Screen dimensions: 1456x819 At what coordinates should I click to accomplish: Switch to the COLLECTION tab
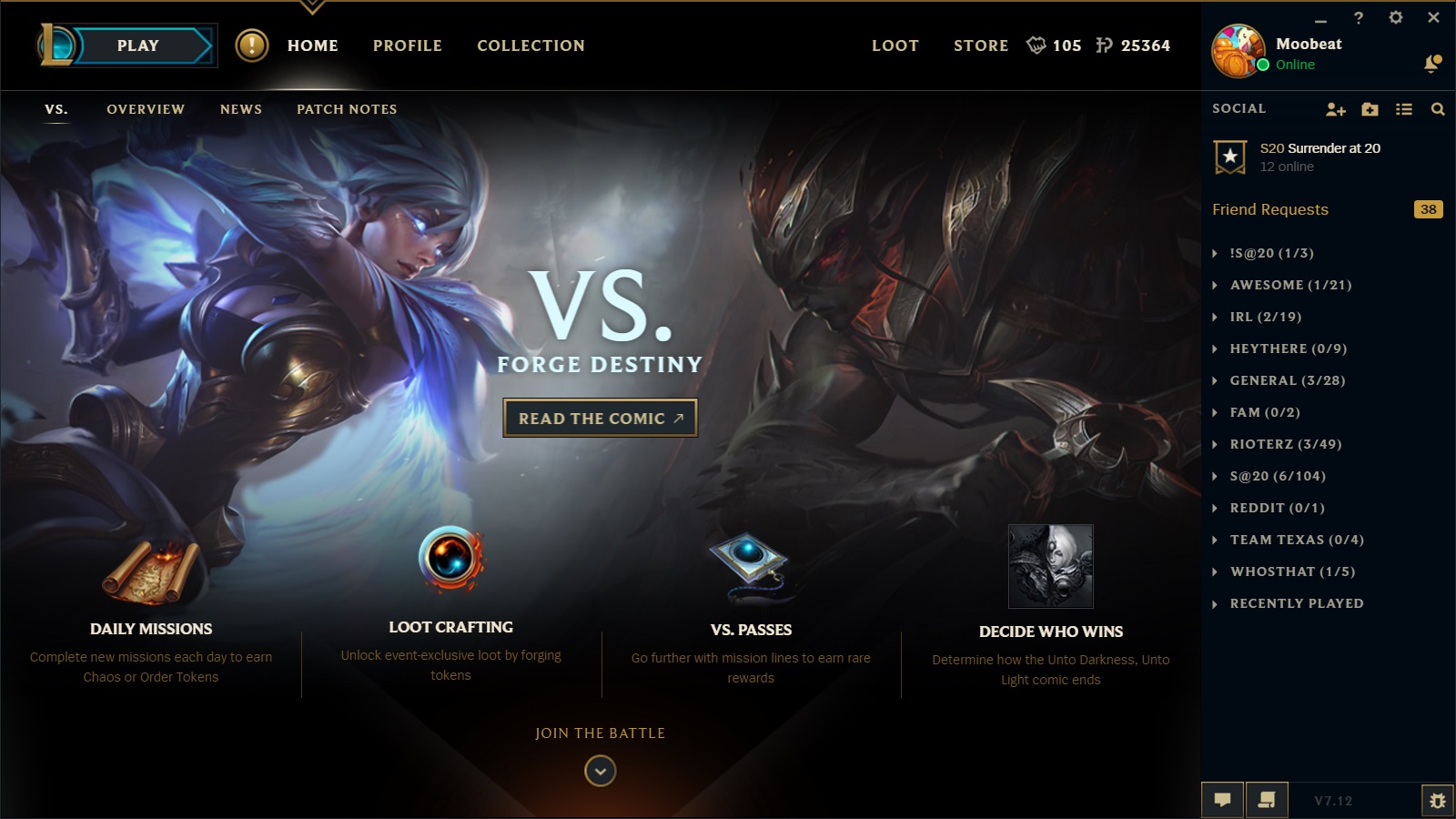coord(531,45)
